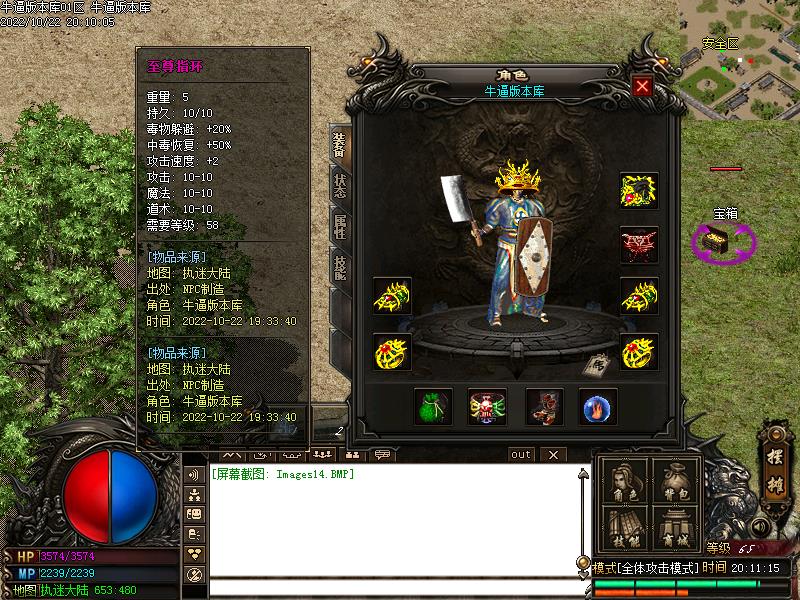The image size is (800, 600).
Task: Open the minimap in the corner
Action: 740,55
